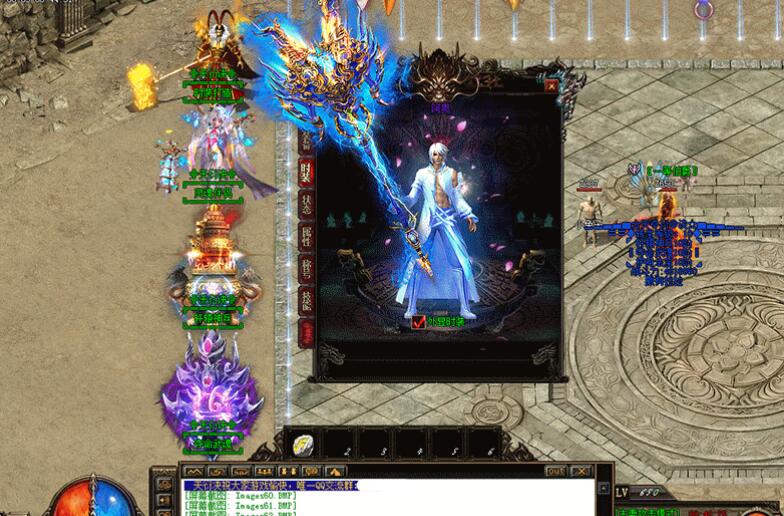Close the character fashion window
Image resolution: width=784 pixels, height=516 pixels.
pyautogui.click(x=551, y=87)
